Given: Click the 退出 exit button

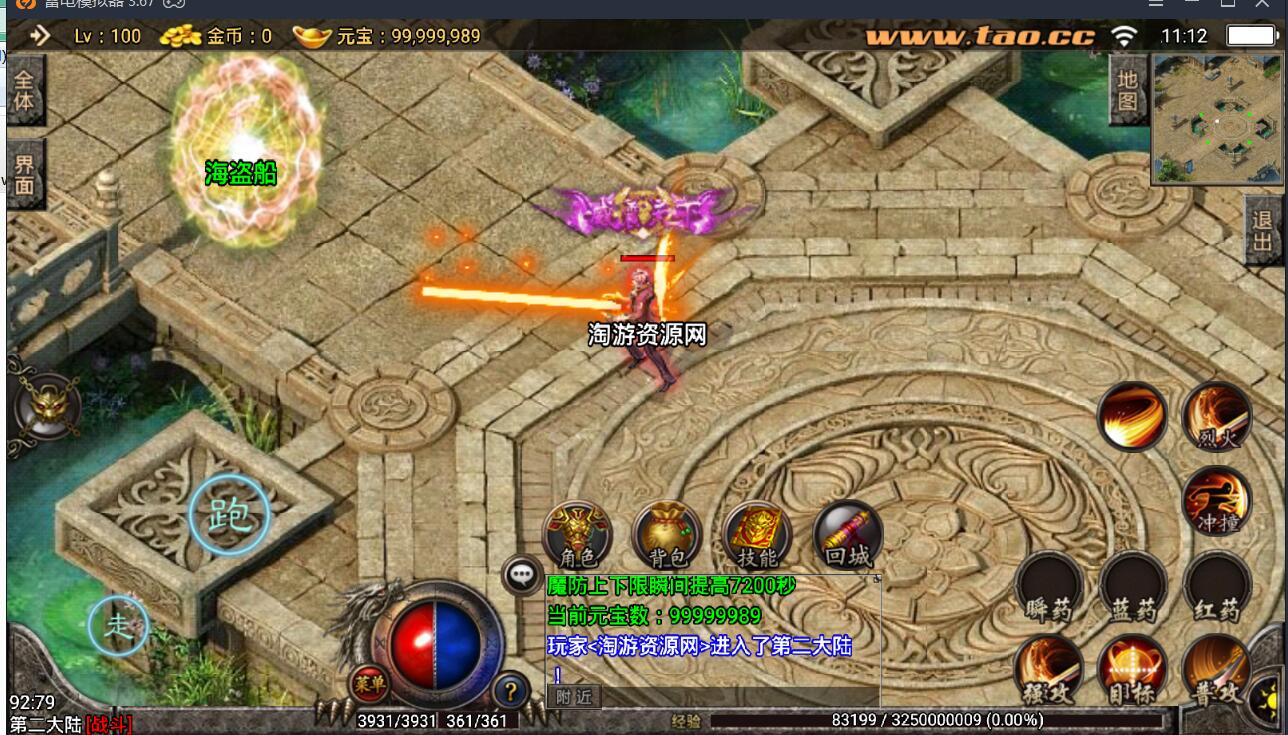Looking at the screenshot, I should 1264,230.
